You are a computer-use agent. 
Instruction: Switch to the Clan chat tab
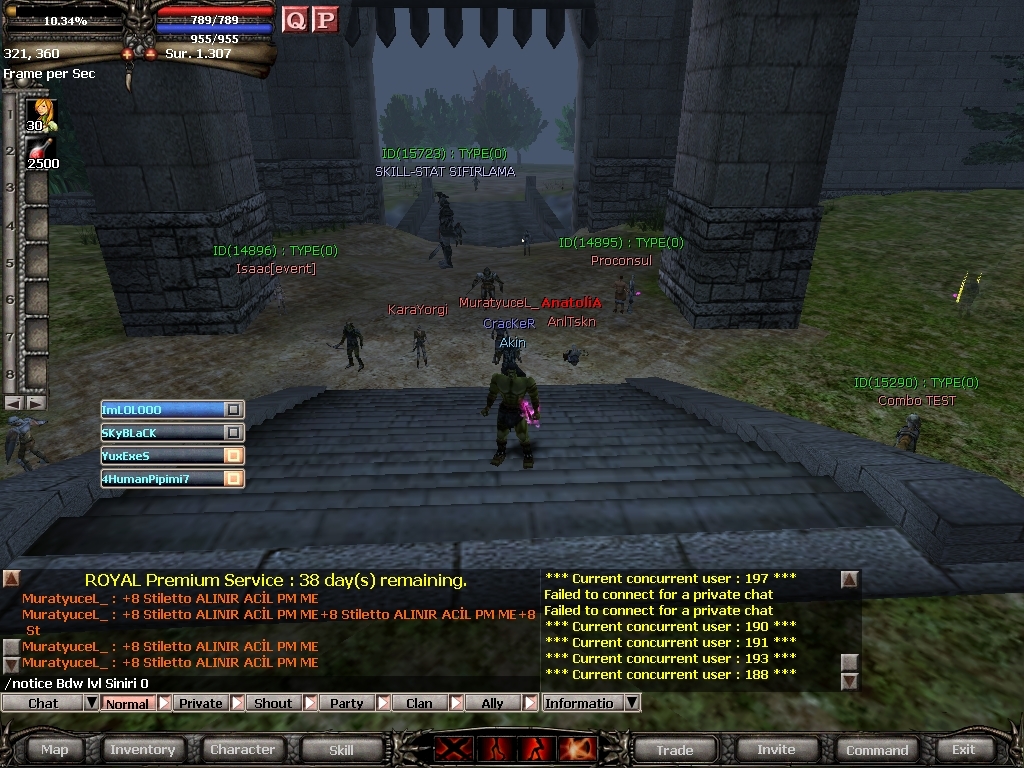click(x=419, y=703)
